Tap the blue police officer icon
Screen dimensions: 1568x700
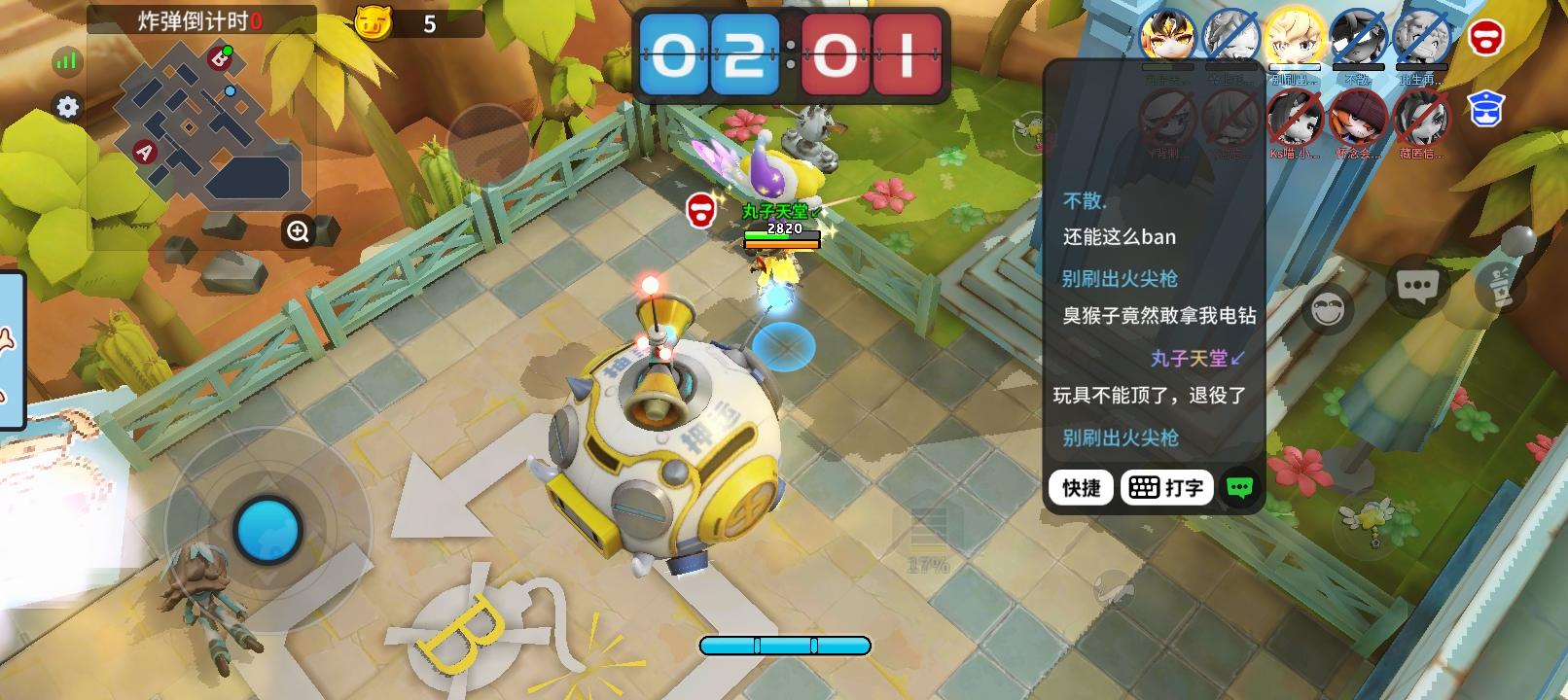[1485, 108]
